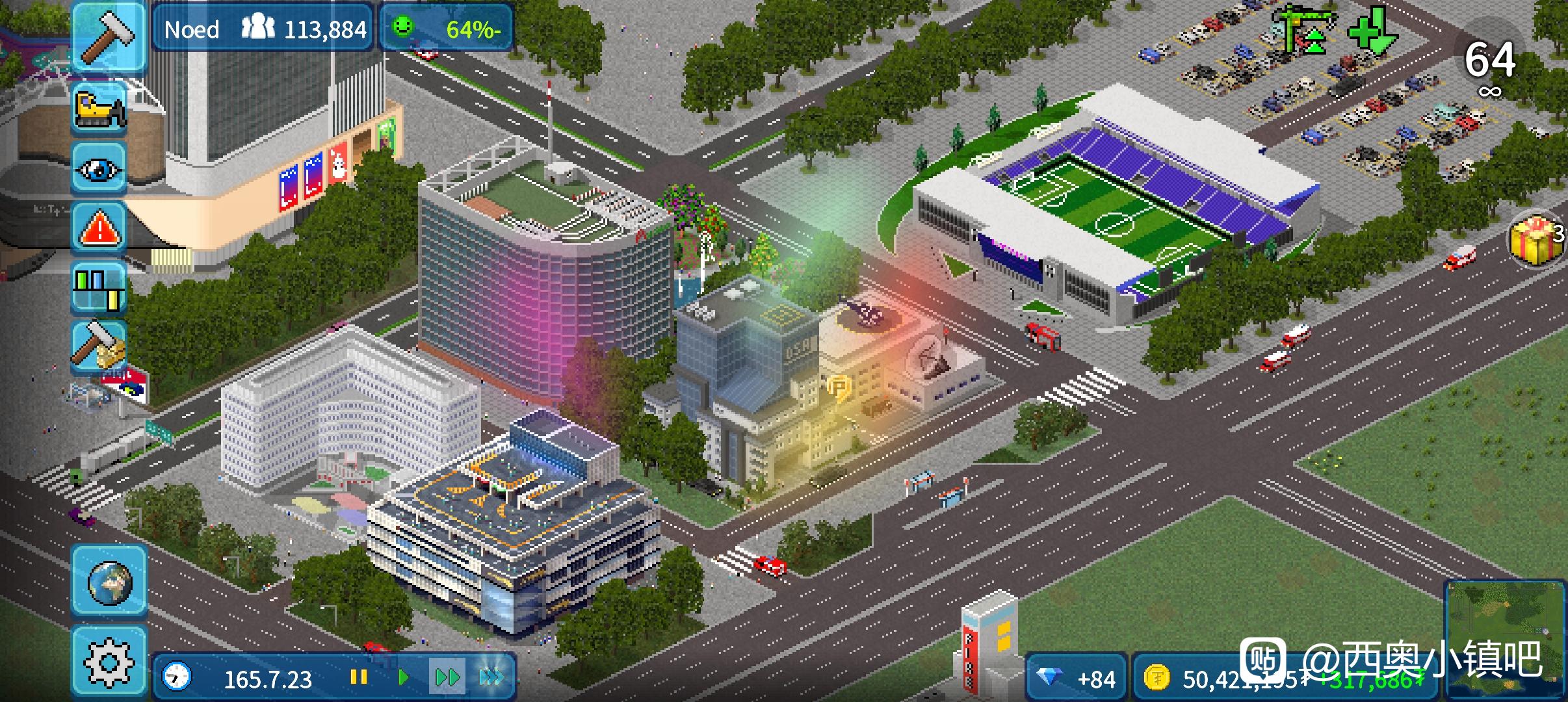Open the eye view options
Image resolution: width=1568 pixels, height=702 pixels.
coord(99,168)
